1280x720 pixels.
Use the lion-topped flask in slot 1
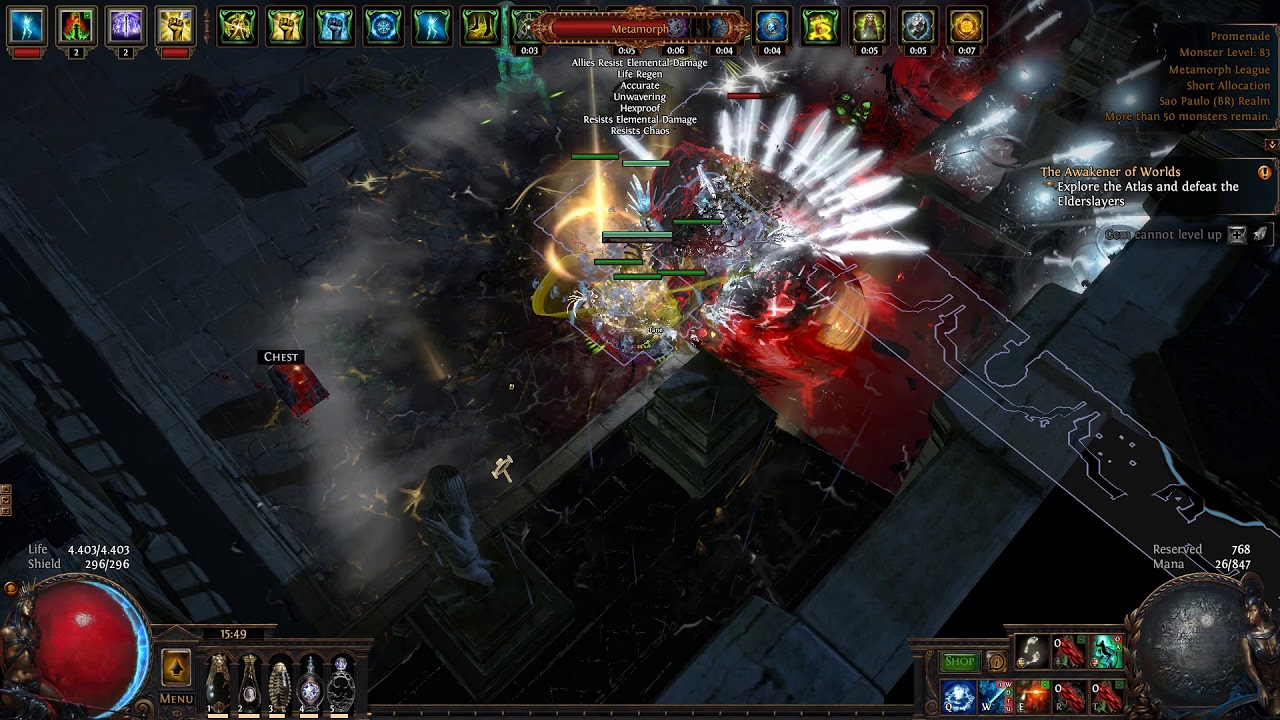217,683
